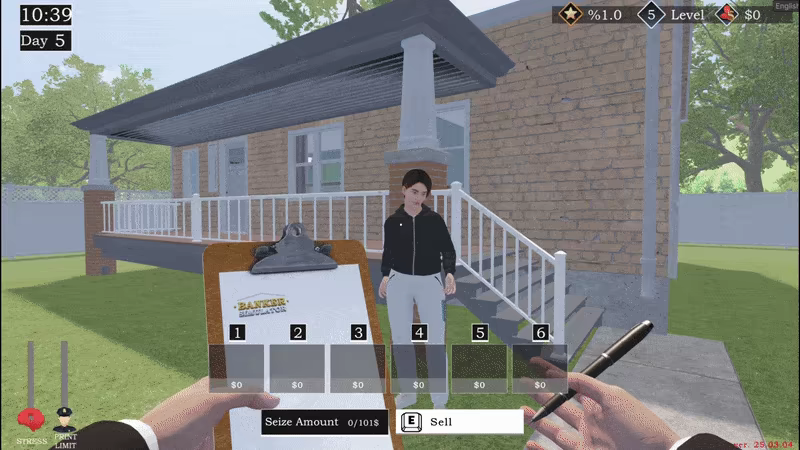Select seize slot number 4
Image resolution: width=800 pixels, height=450 pixels.
(419, 367)
